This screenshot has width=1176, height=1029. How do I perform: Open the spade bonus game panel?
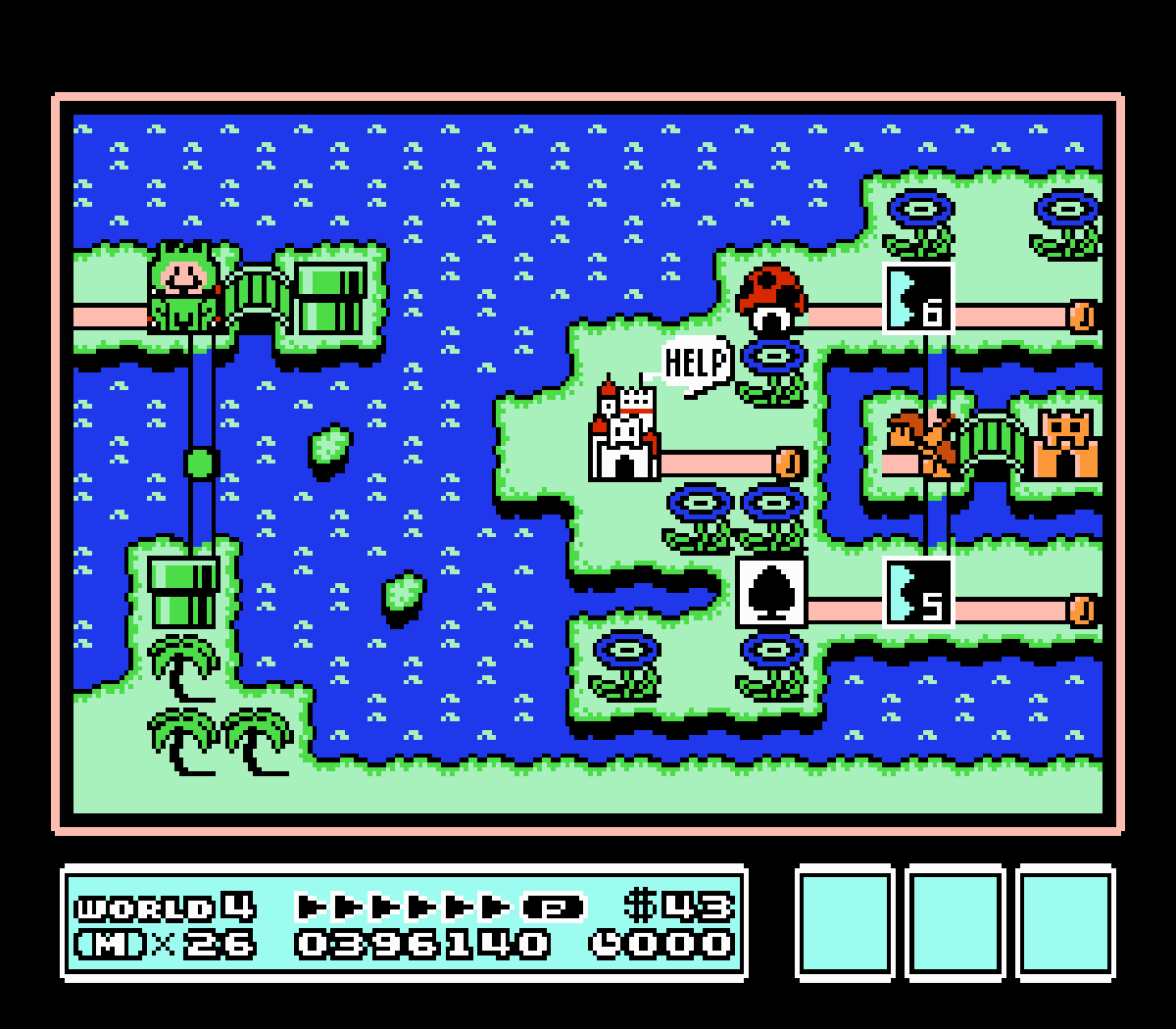point(771,593)
